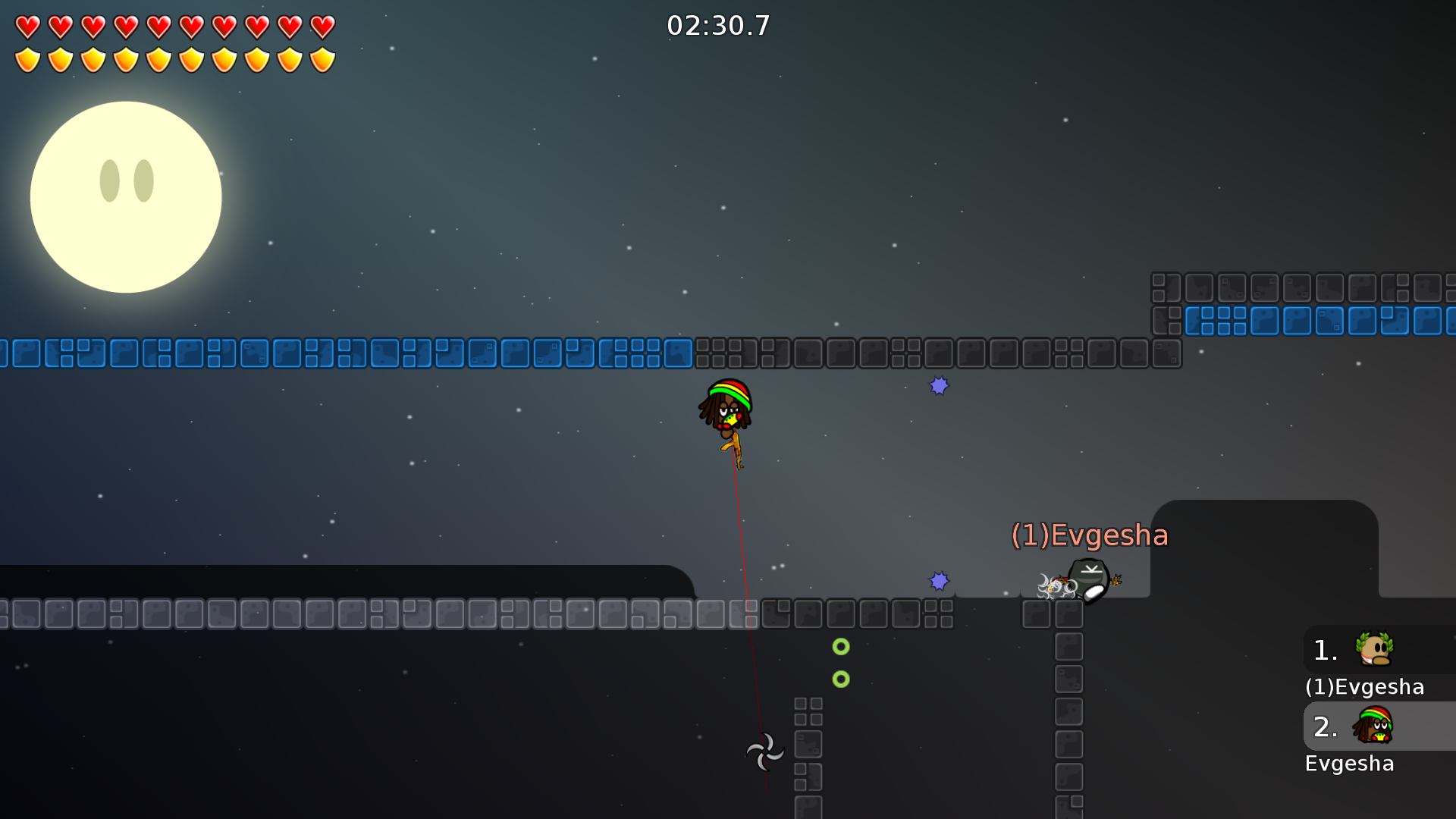
Task: Click the (1)Evgesha name label above the tee
Action: point(1090,535)
